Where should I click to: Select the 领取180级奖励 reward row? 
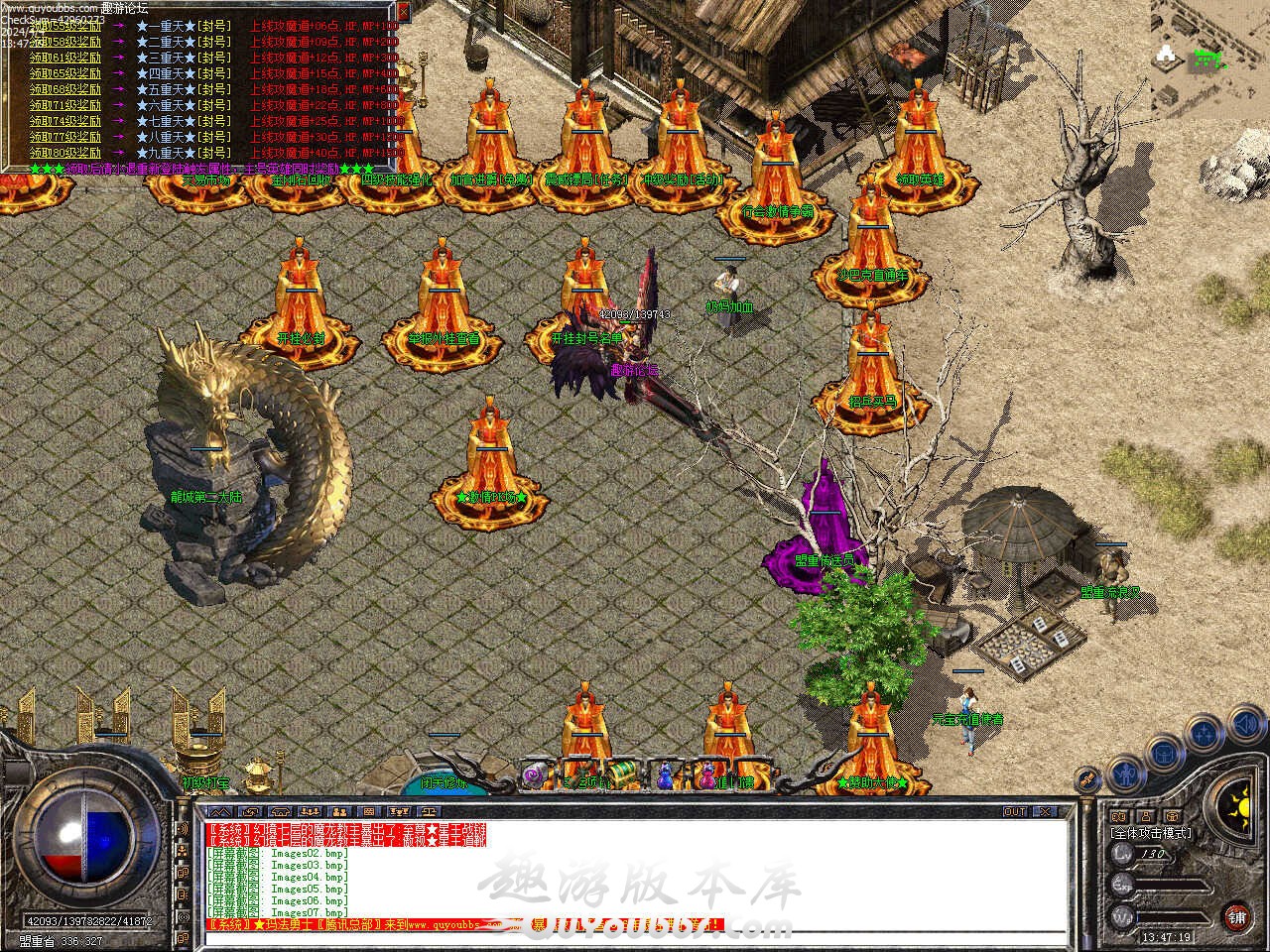[x=65, y=153]
